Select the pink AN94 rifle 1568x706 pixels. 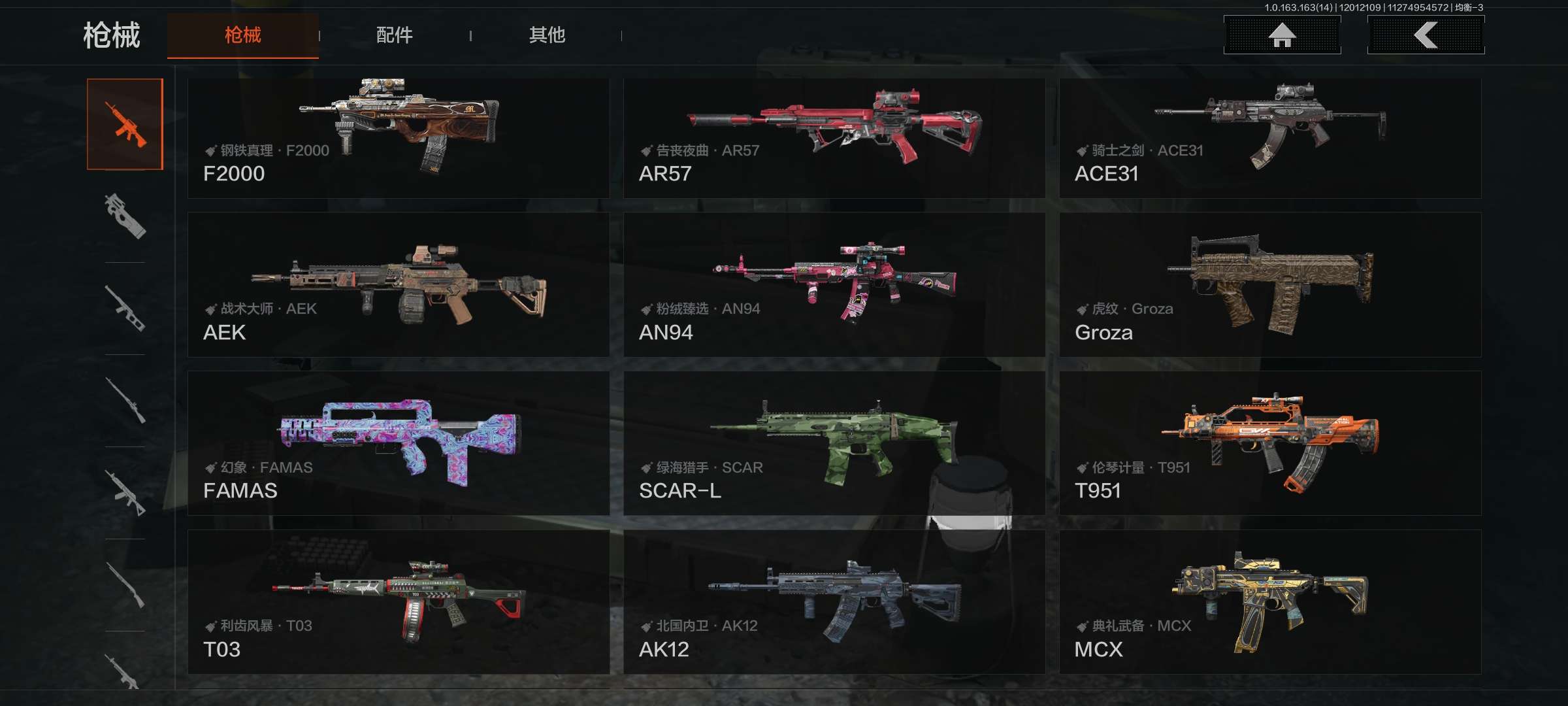point(834,284)
